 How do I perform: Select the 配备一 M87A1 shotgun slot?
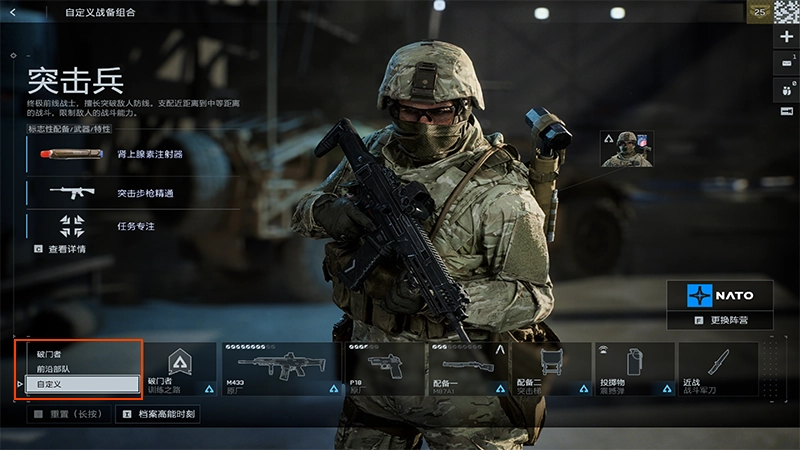coord(469,368)
